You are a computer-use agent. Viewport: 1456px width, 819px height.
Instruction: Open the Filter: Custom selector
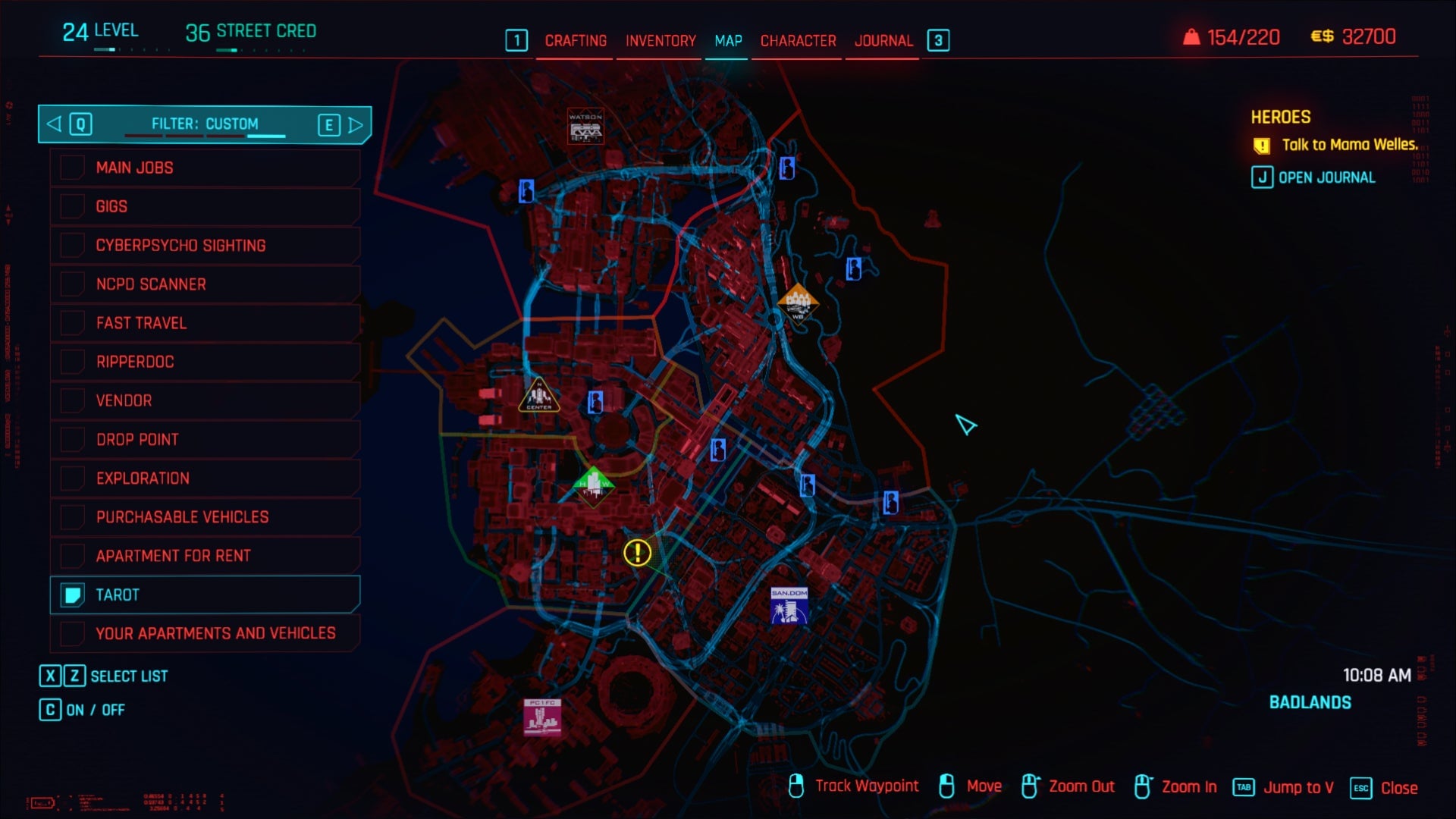tap(205, 124)
